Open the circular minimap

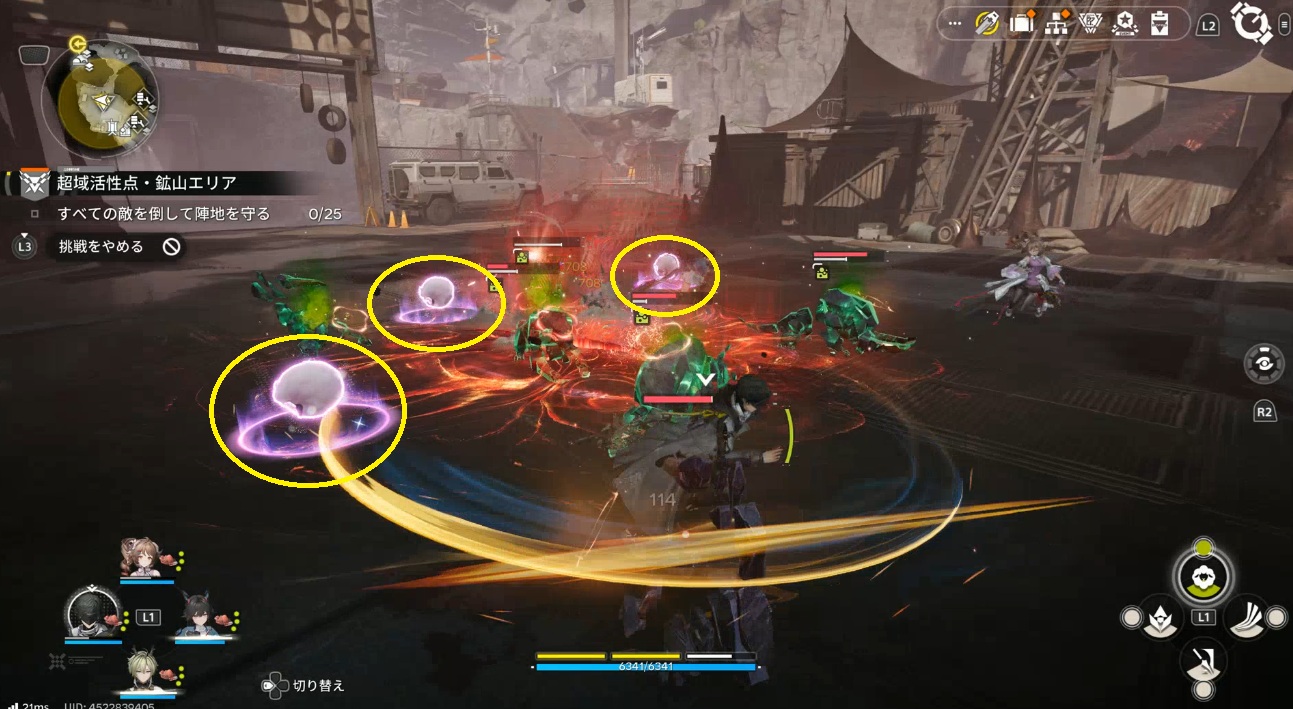pyautogui.click(x=101, y=95)
